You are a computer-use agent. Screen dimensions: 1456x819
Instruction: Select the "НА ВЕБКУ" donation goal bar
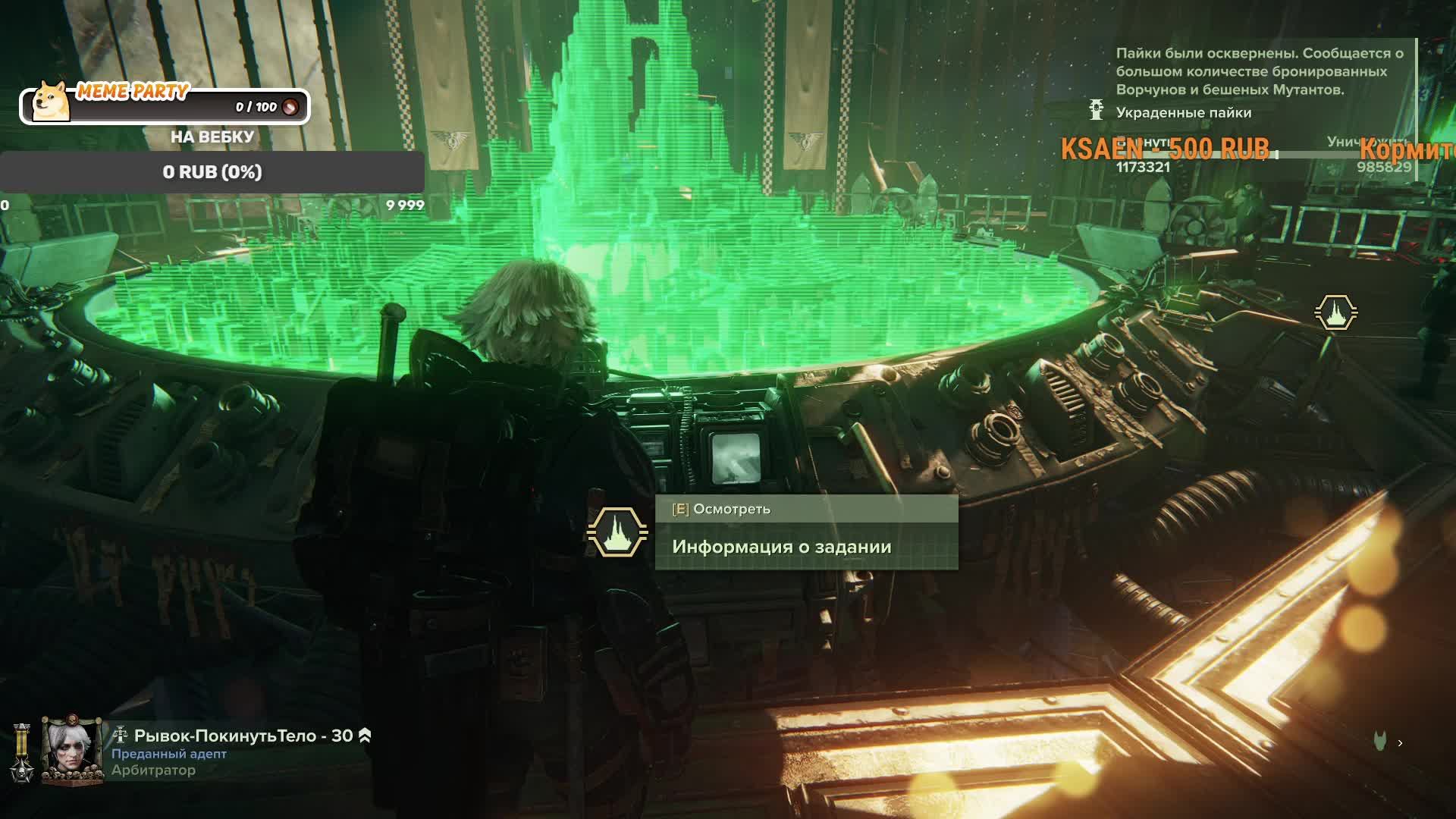pos(212,172)
